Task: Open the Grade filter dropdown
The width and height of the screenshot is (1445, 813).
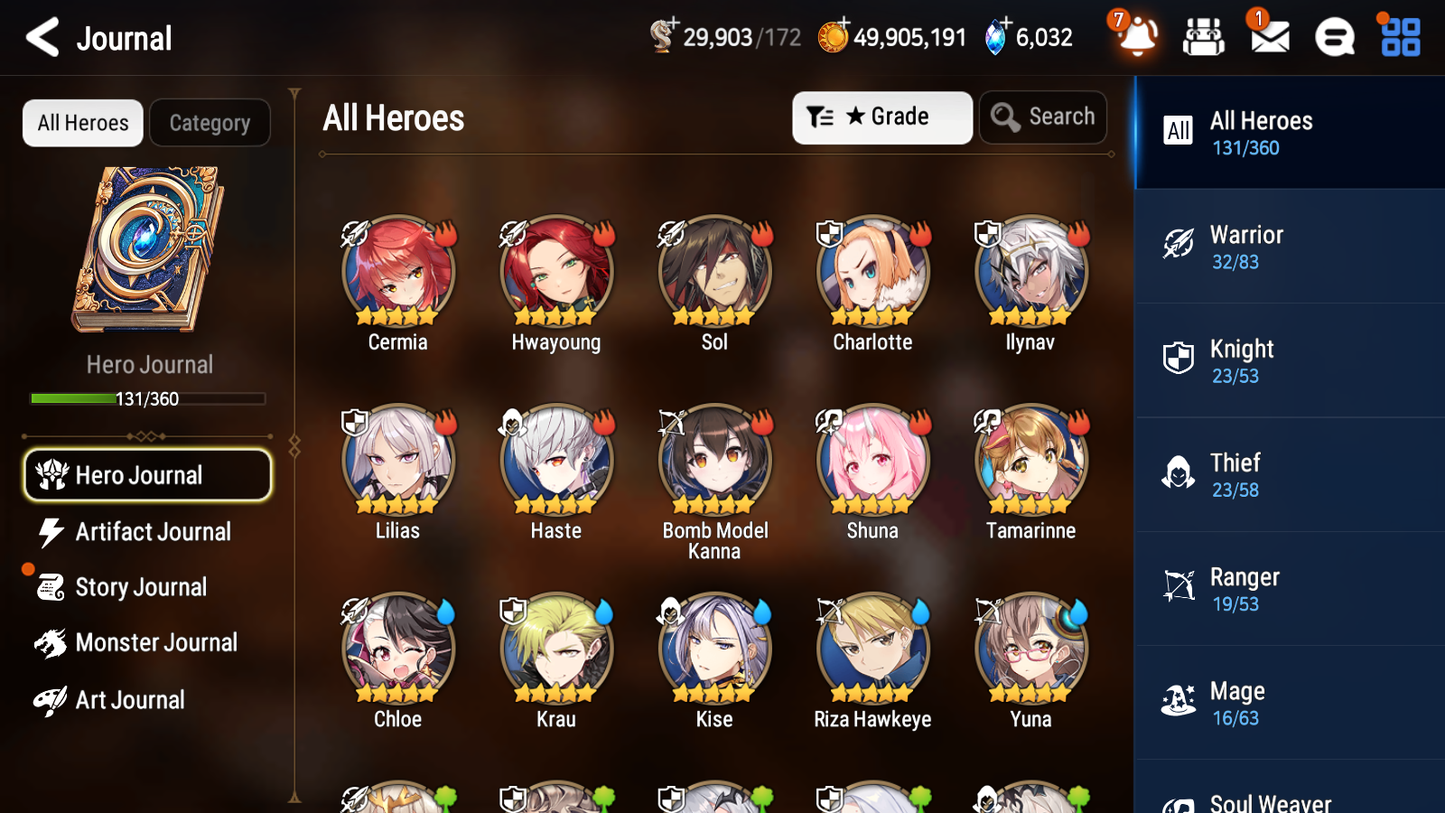Action: coord(882,117)
